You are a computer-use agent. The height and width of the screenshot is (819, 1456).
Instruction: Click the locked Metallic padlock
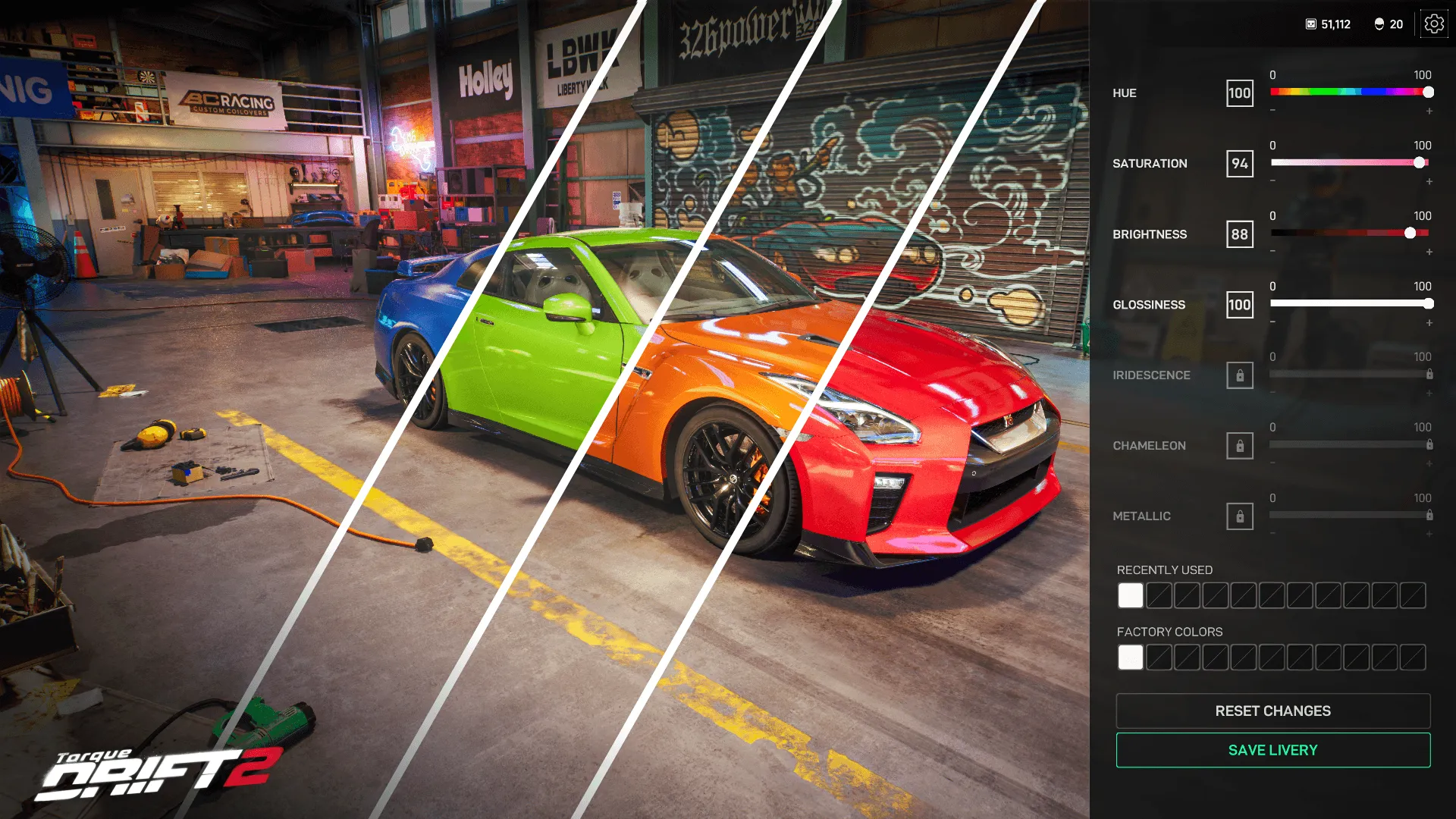[1240, 516]
